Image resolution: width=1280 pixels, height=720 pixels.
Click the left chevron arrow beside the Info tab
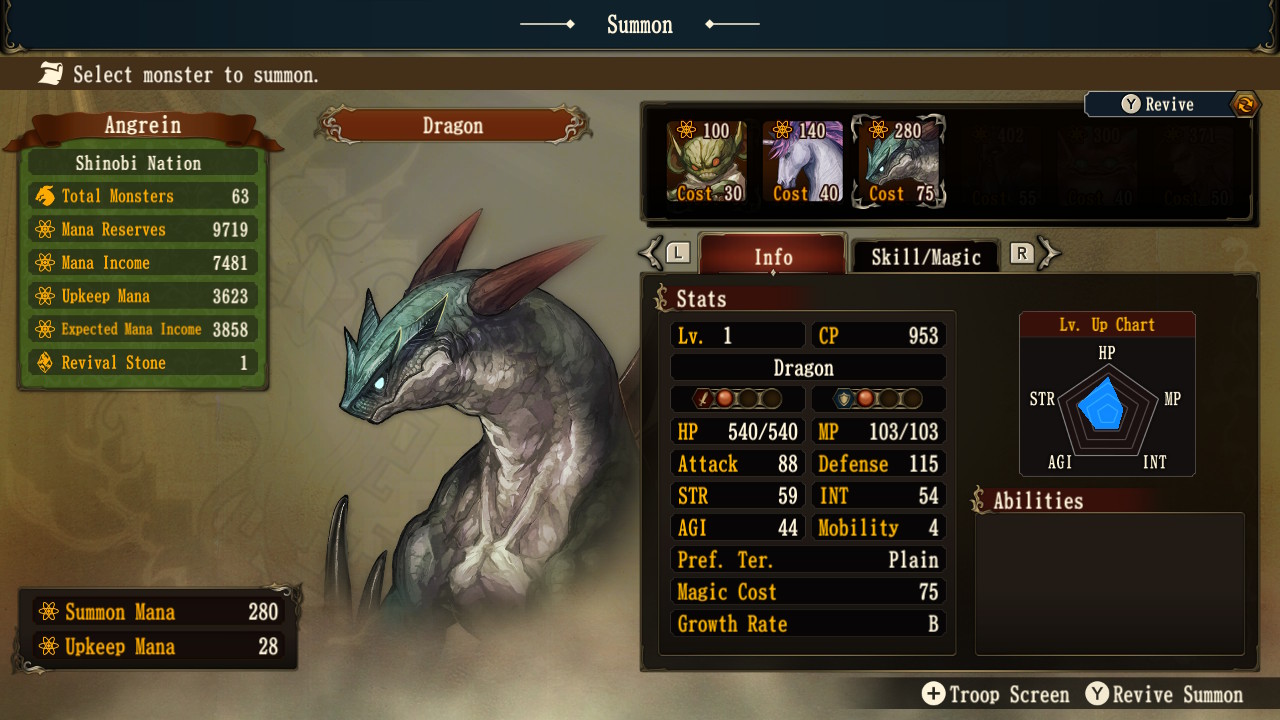[651, 252]
